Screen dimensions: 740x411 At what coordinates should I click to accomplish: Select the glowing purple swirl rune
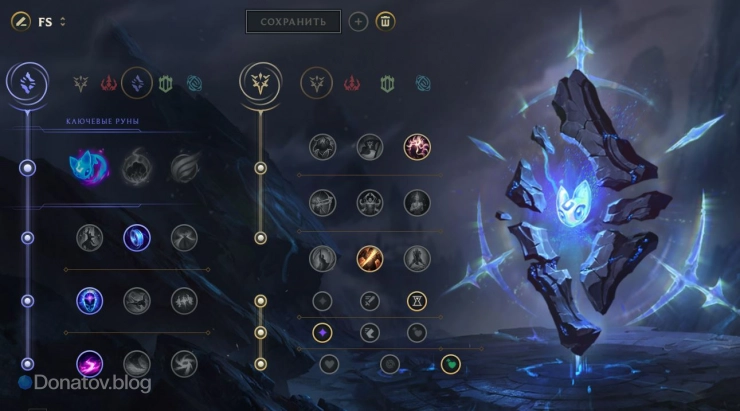tap(90, 363)
